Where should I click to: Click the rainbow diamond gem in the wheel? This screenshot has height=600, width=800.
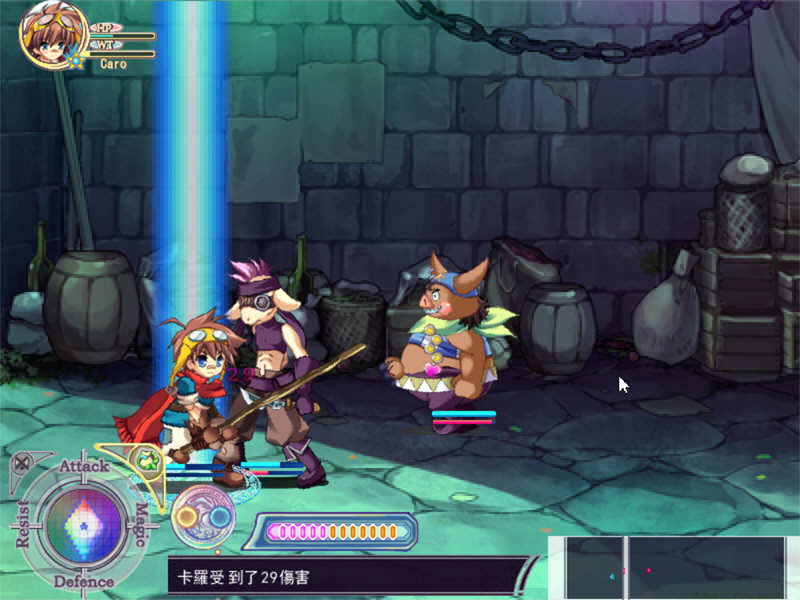pyautogui.click(x=82, y=523)
